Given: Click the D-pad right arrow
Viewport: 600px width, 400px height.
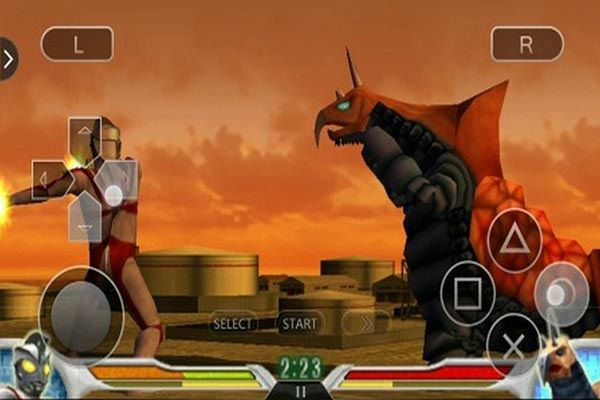Looking at the screenshot, I should (x=120, y=179).
